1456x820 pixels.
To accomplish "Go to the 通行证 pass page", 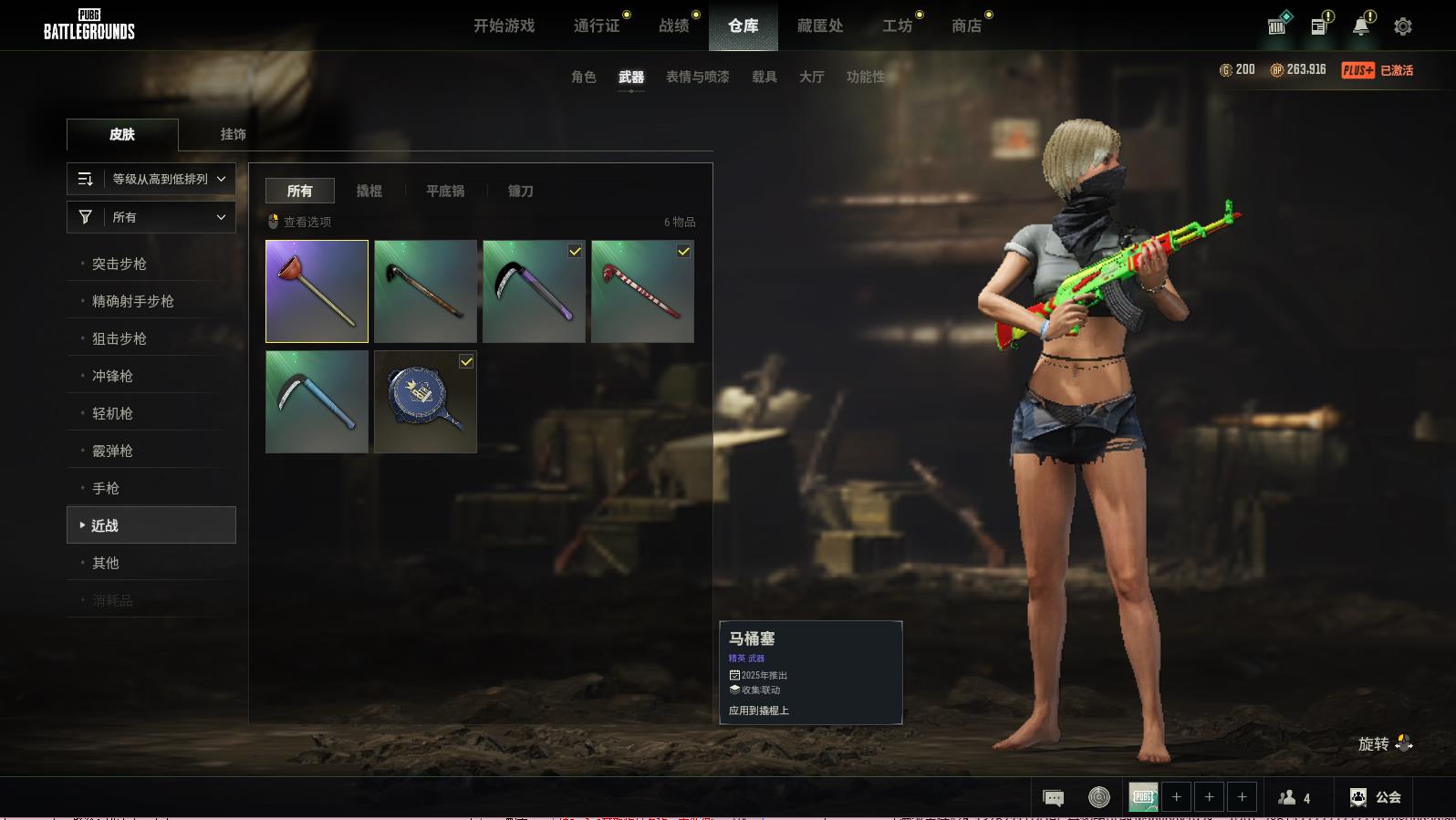I will click(x=597, y=26).
